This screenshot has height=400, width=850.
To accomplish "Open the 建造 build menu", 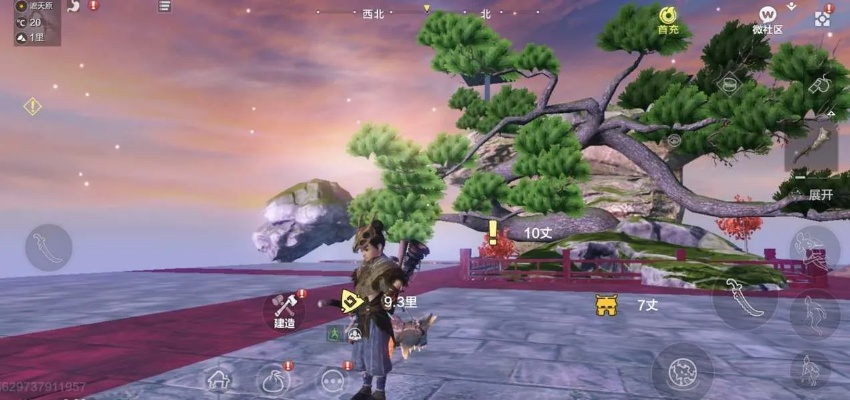I will (285, 308).
